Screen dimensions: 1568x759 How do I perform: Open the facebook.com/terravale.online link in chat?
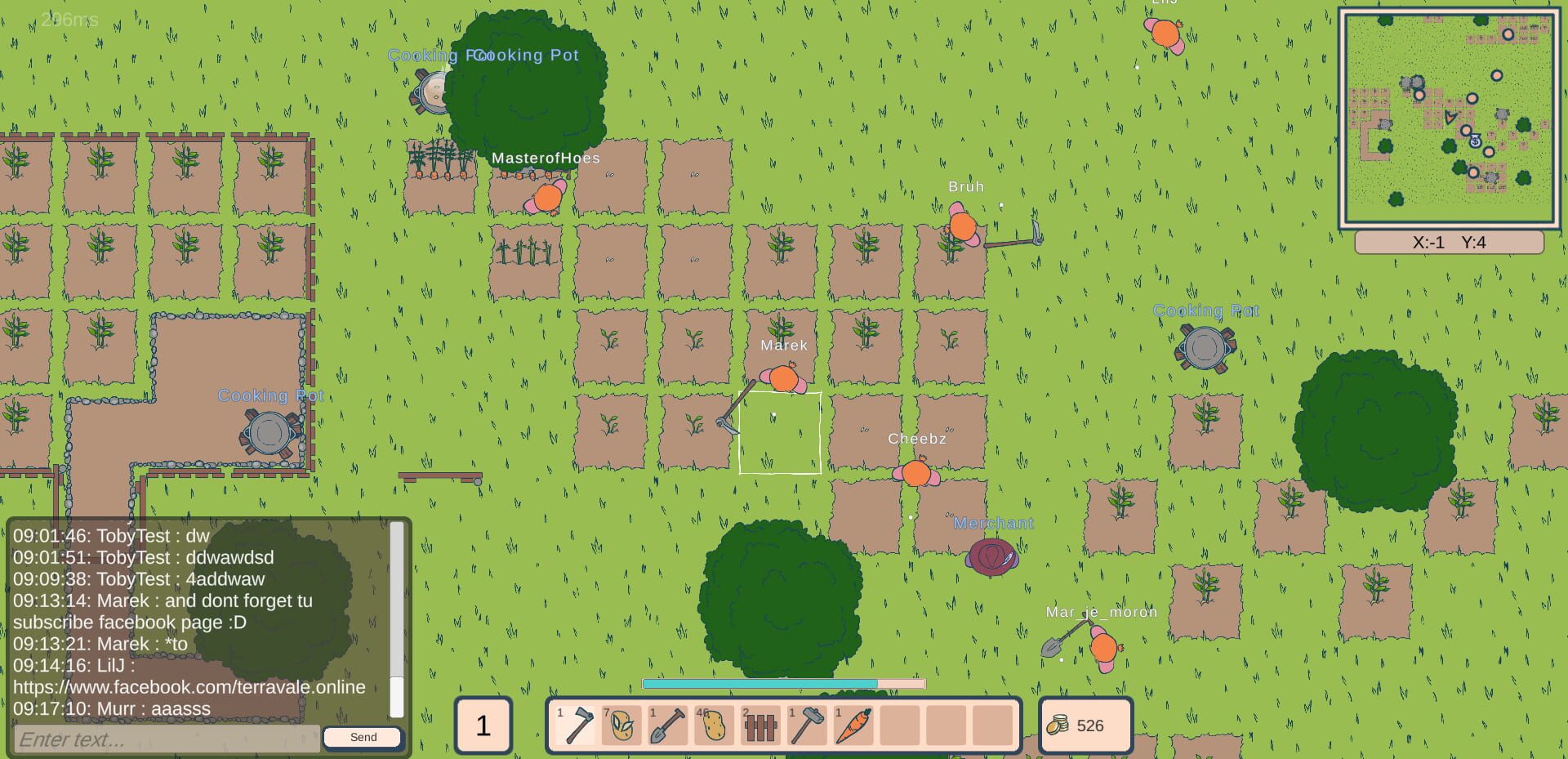(x=189, y=687)
